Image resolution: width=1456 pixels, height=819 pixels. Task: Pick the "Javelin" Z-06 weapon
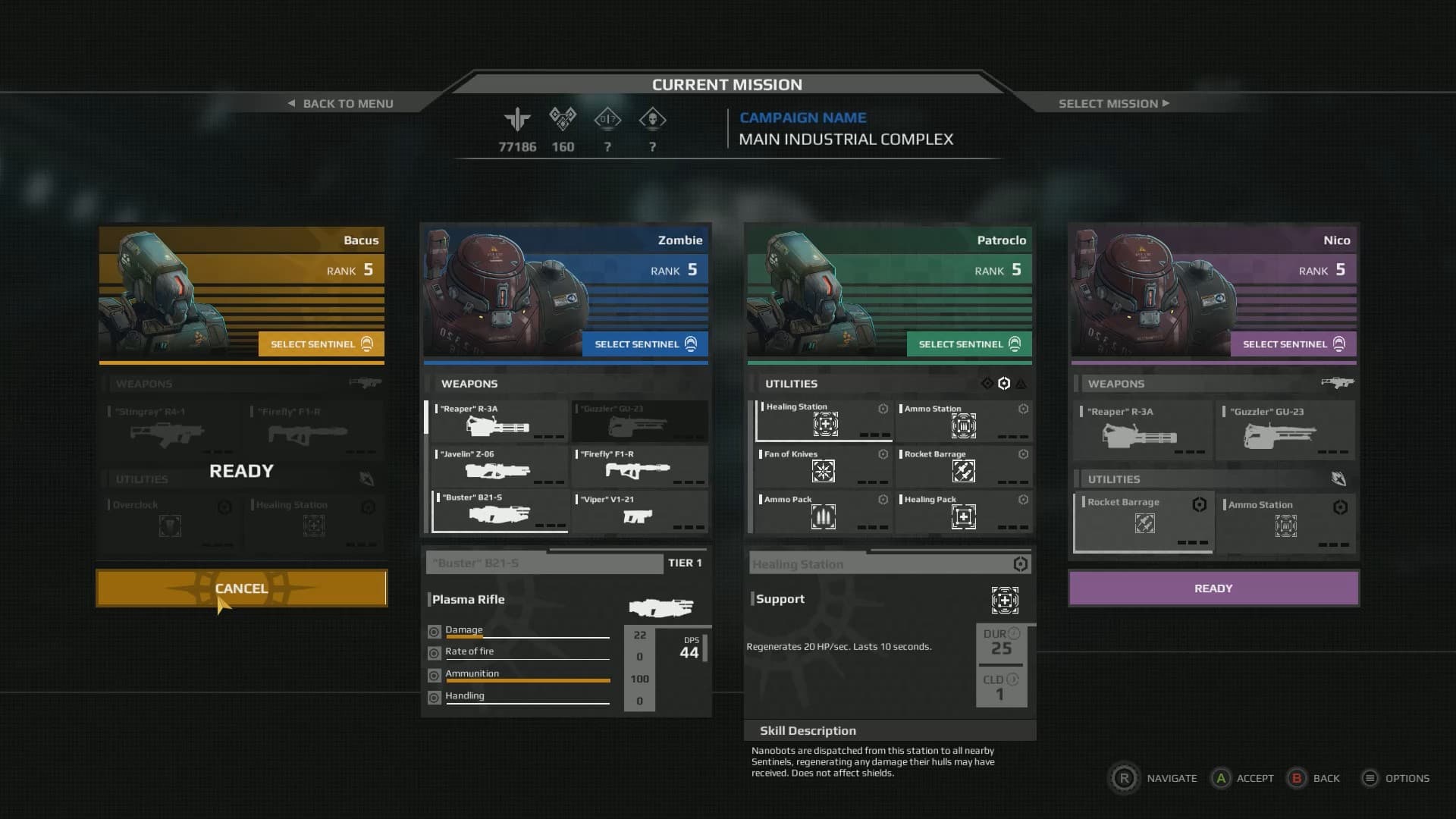pos(499,466)
